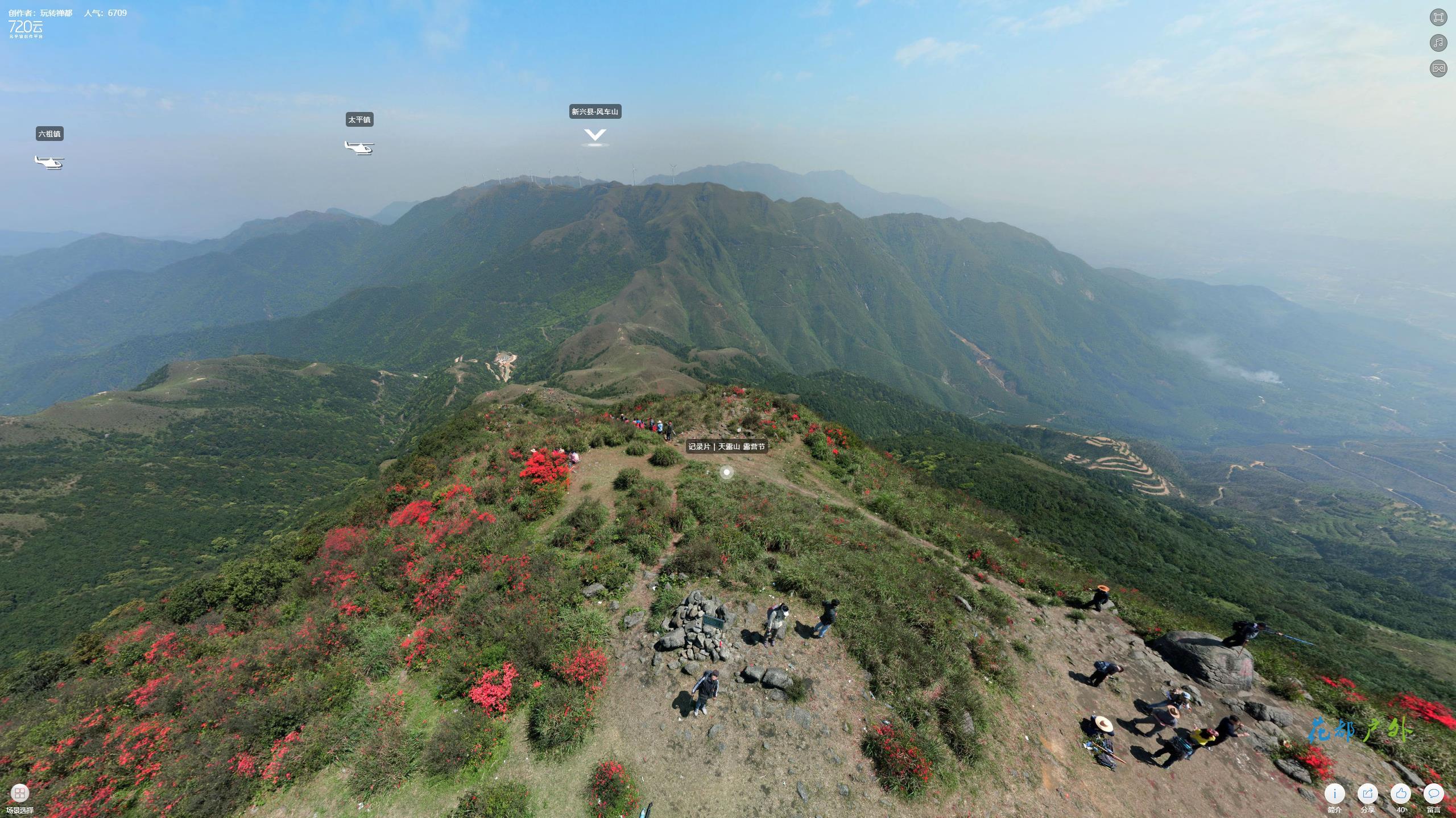Enable VR goggles mode
Viewport: 1456px width, 818px height.
coord(1438,68)
